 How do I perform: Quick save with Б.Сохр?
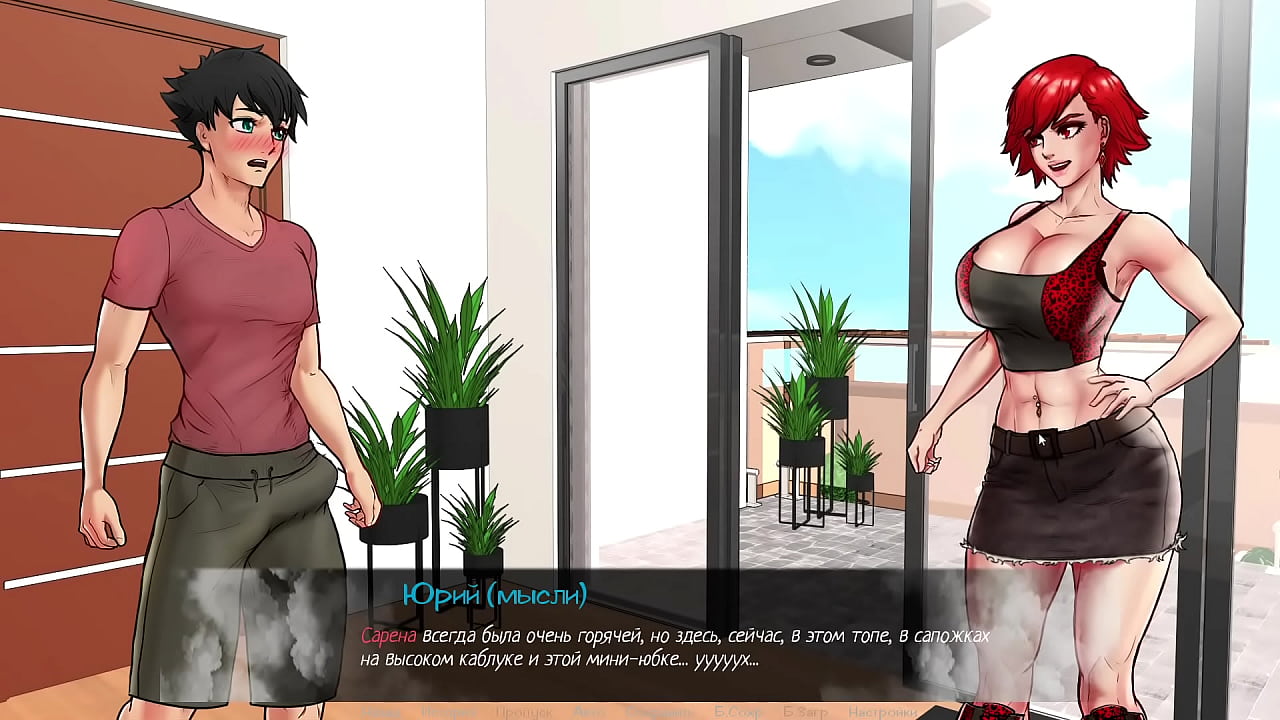738,712
